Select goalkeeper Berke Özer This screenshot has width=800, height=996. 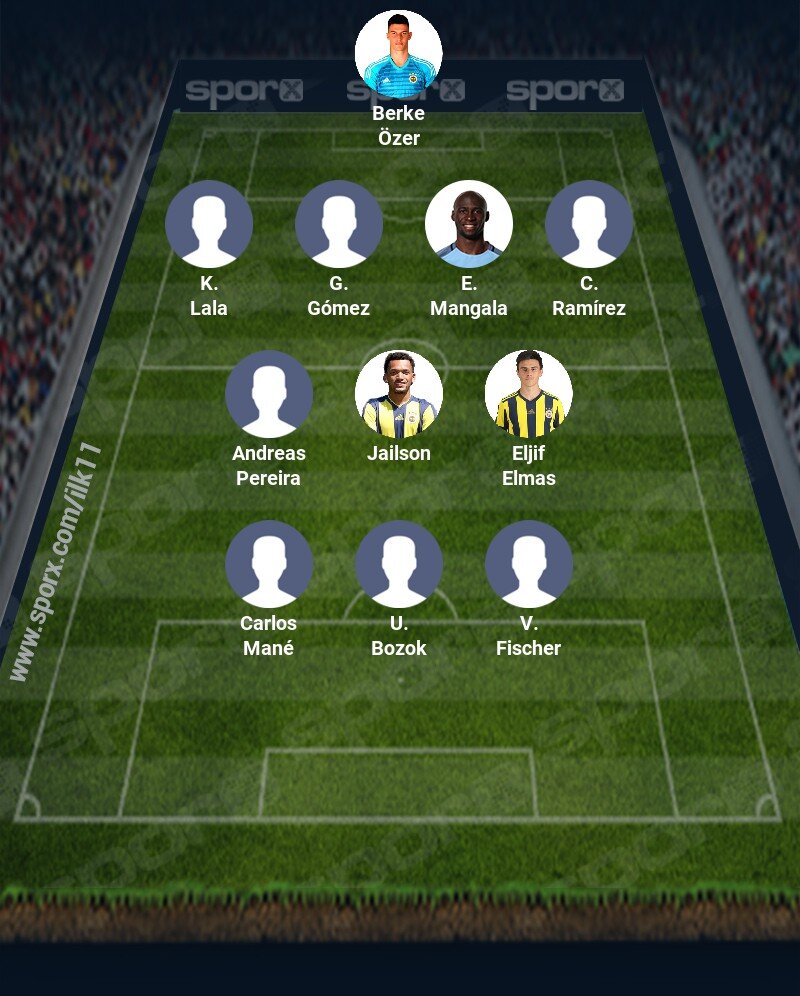pyautogui.click(x=399, y=54)
